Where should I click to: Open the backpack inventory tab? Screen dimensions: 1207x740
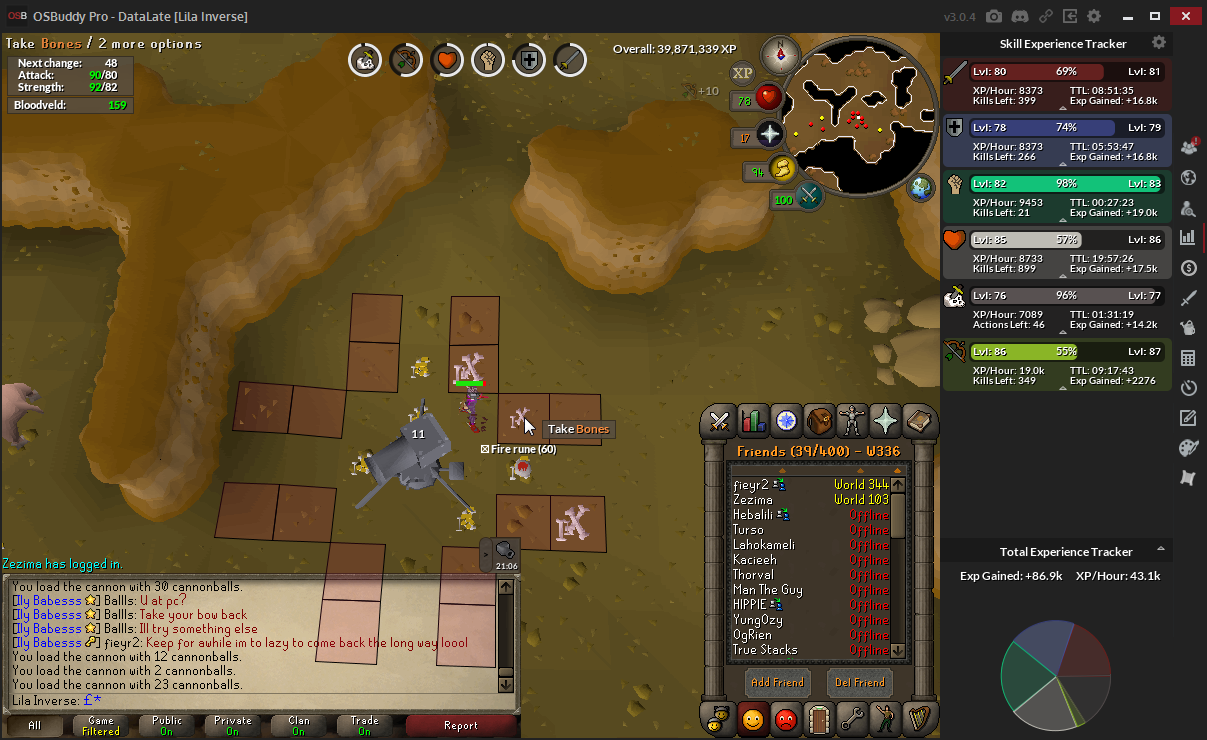819,421
